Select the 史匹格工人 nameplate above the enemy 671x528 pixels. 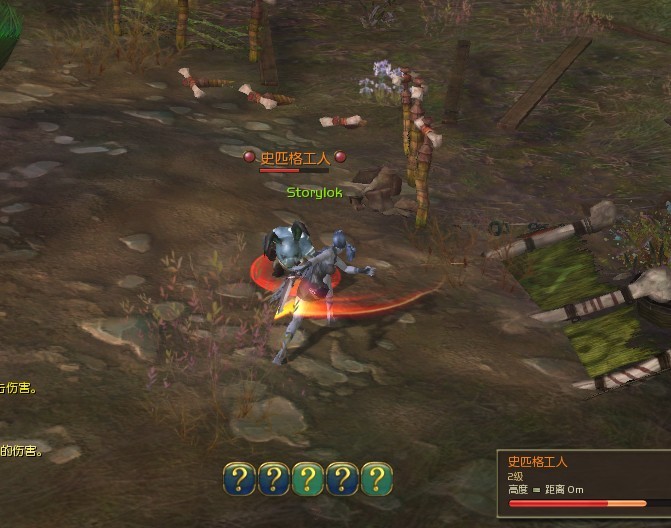coord(295,157)
